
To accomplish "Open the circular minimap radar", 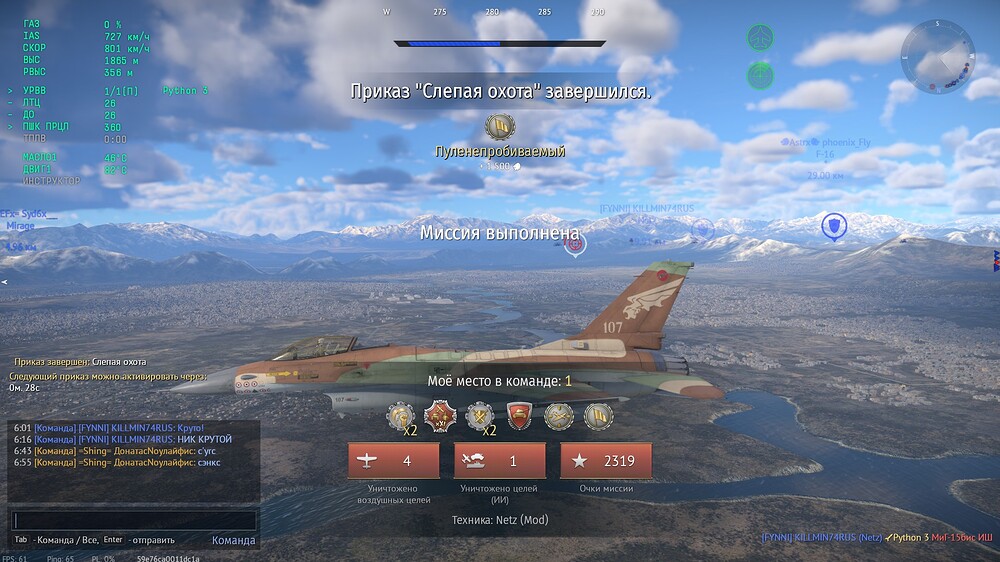I will point(937,57).
